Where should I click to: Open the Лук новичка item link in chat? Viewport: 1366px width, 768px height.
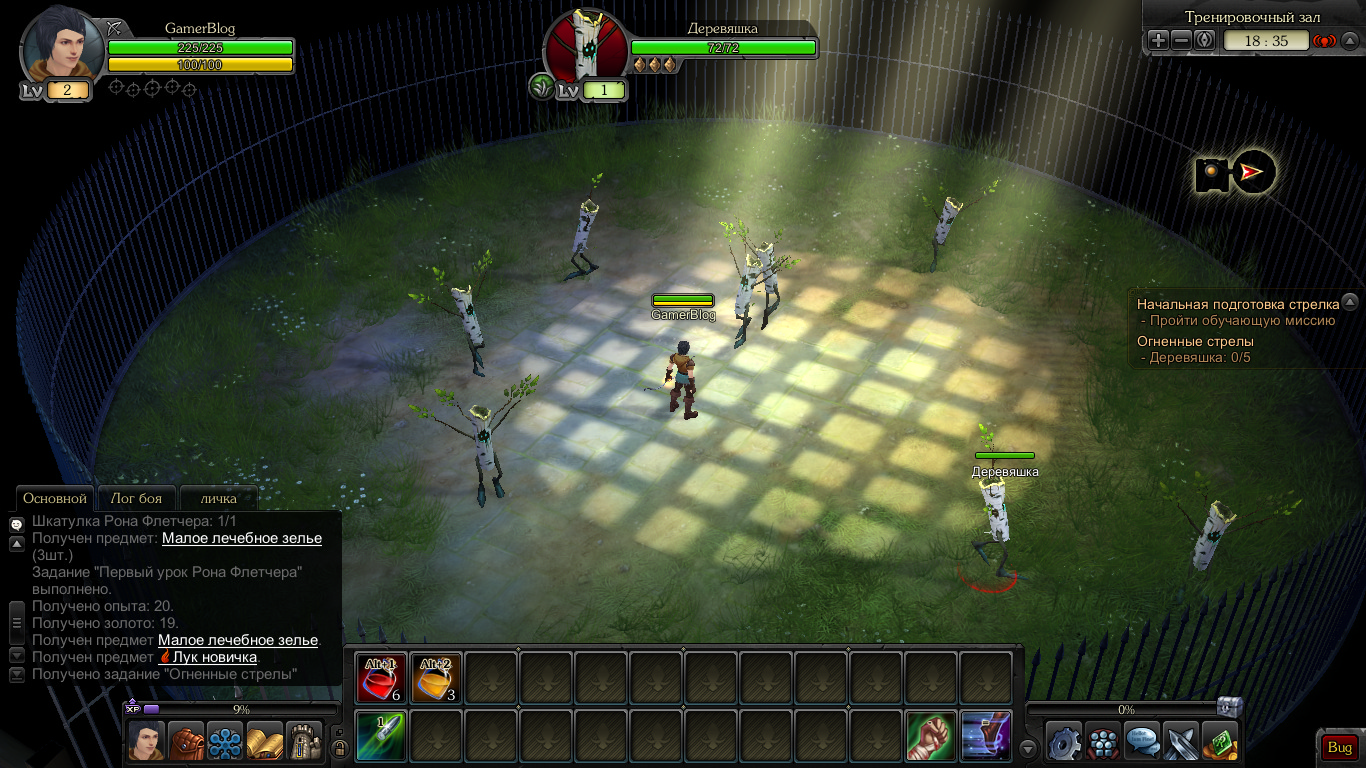click(214, 657)
